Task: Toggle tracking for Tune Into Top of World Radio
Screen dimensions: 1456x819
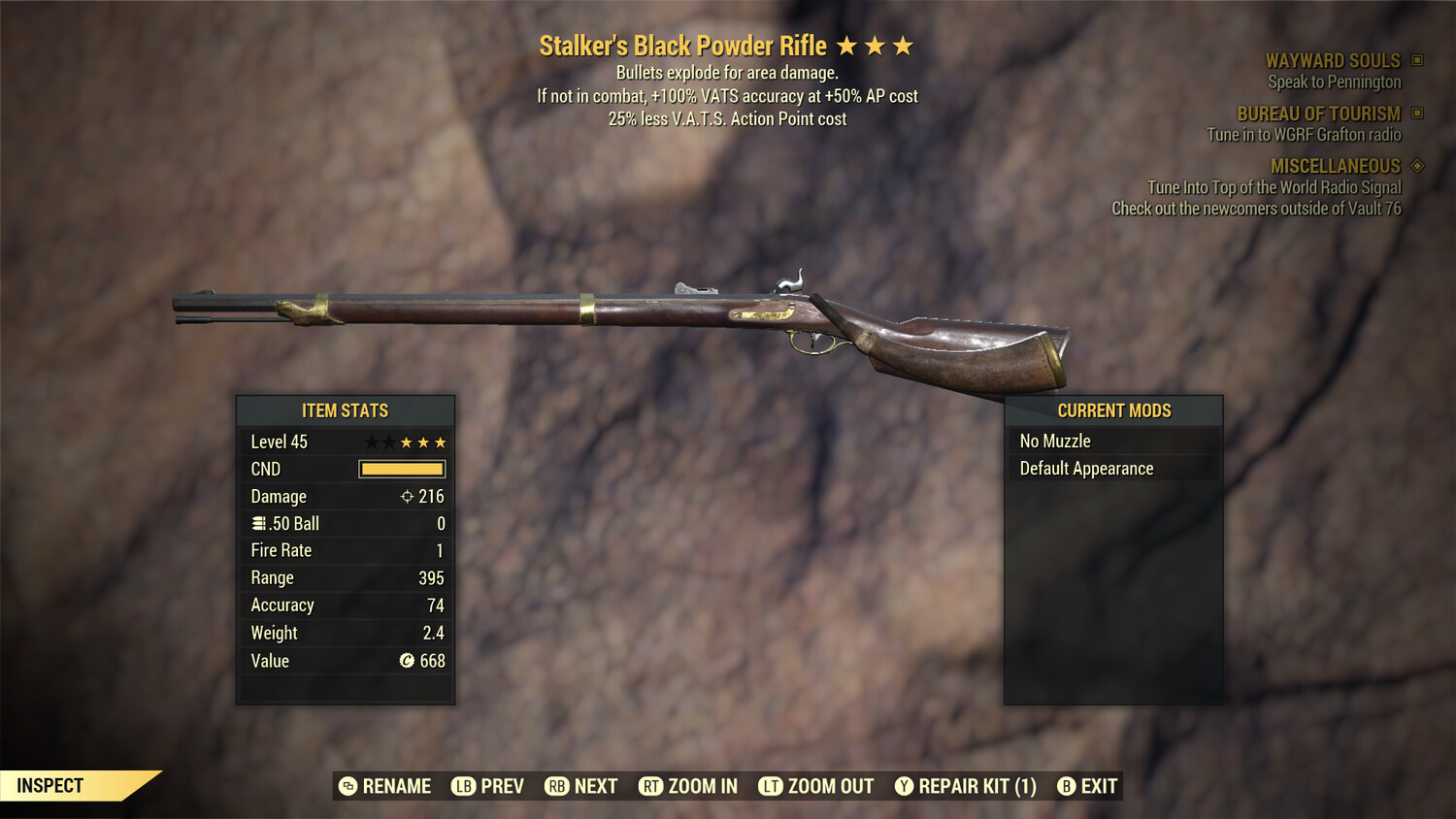Action: pos(1274,187)
